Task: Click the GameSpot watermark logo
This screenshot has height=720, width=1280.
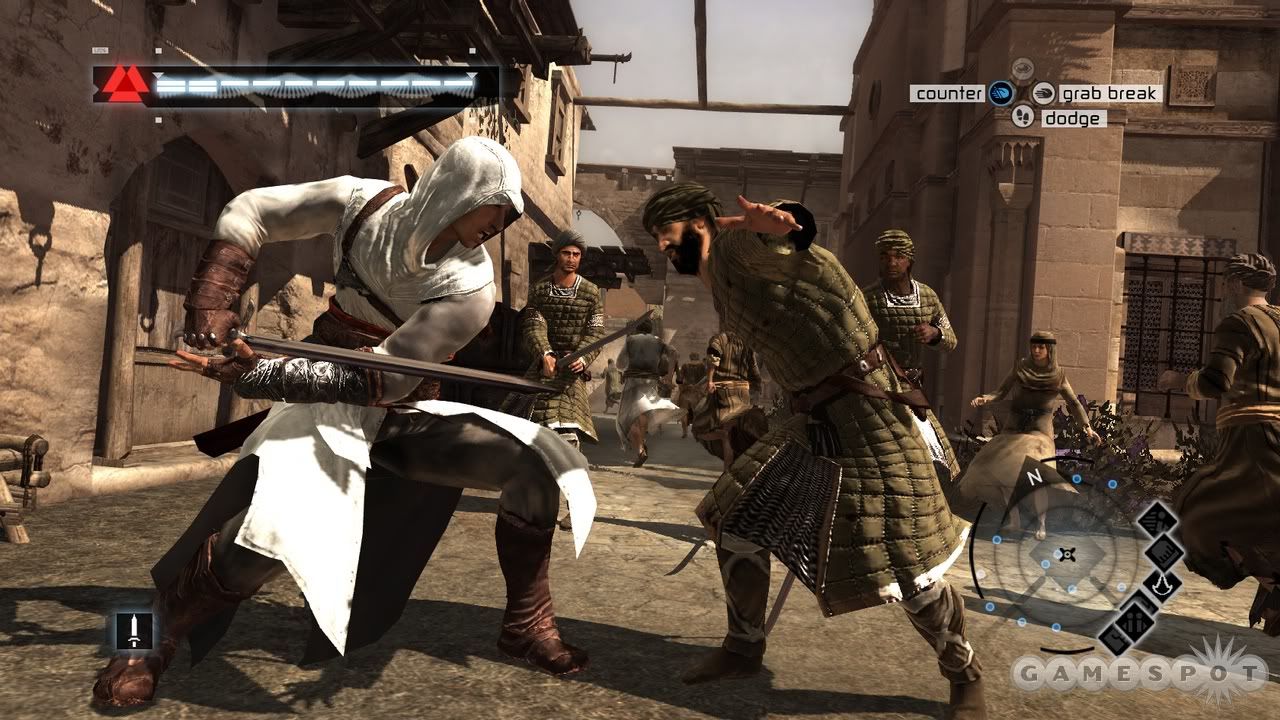Action: 1140,672
